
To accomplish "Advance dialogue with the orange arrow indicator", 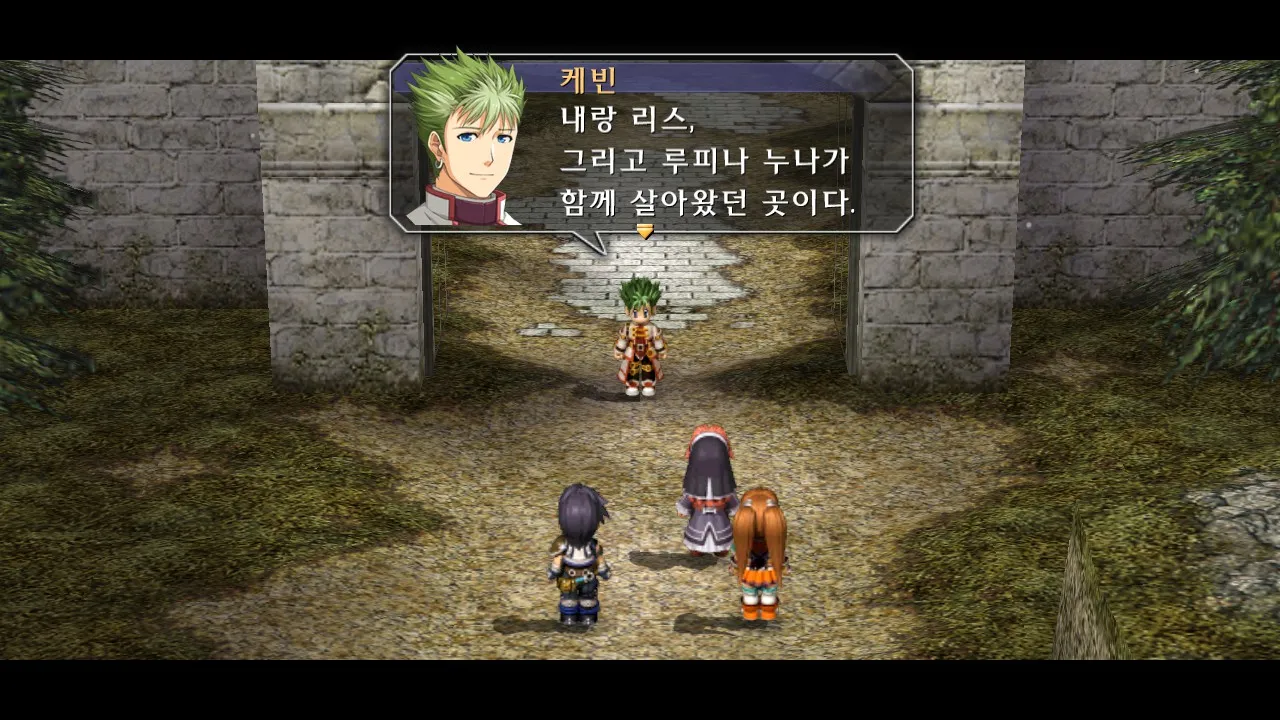I will (645, 231).
